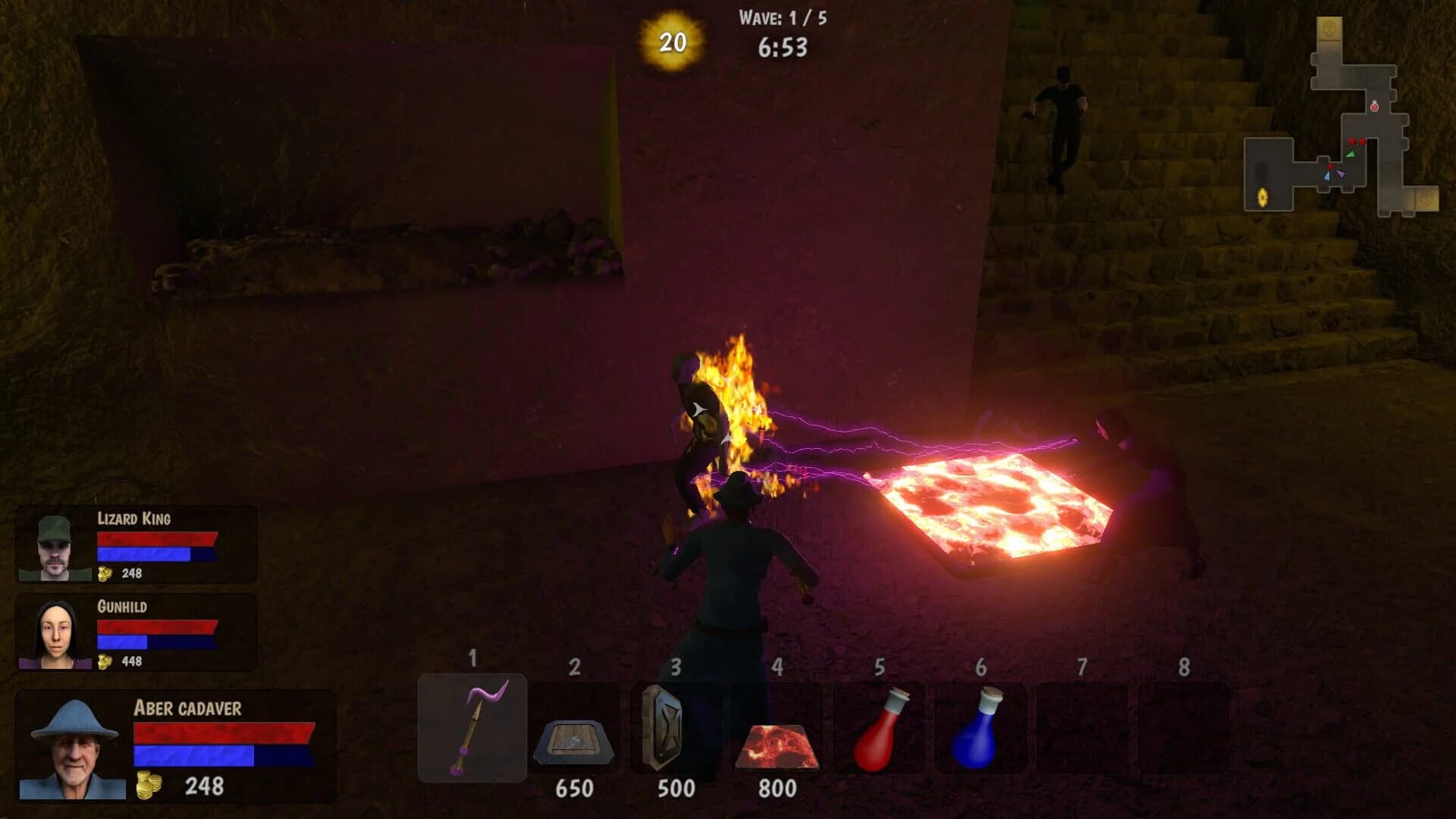Click Gunhild's coin stack icon
Image resolution: width=1456 pixels, height=819 pixels.
click(x=105, y=661)
